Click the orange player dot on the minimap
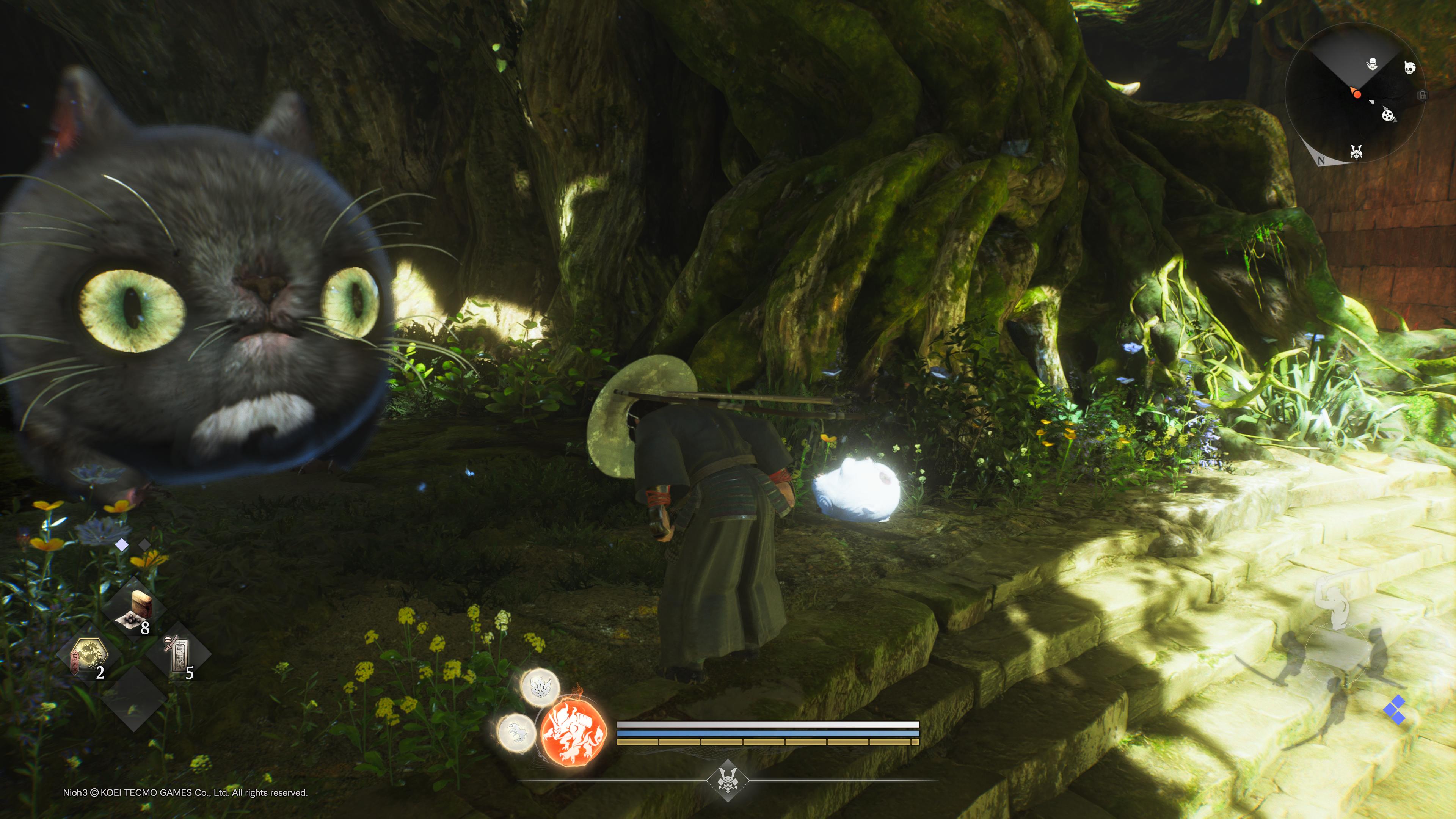 coord(1357,94)
